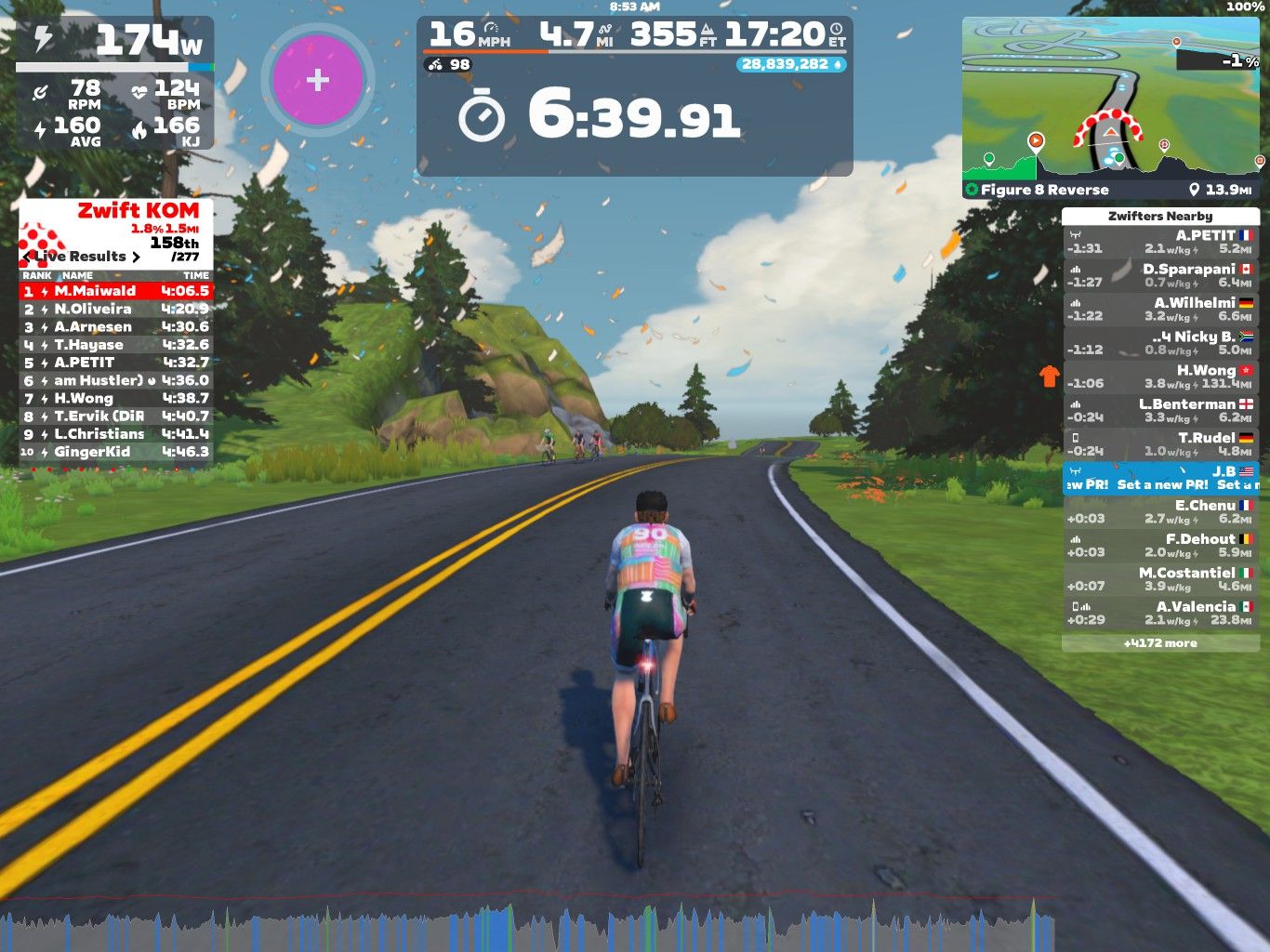Click the right arrow beside Live Results
Image resolution: width=1270 pixels, height=952 pixels.
tap(136, 257)
